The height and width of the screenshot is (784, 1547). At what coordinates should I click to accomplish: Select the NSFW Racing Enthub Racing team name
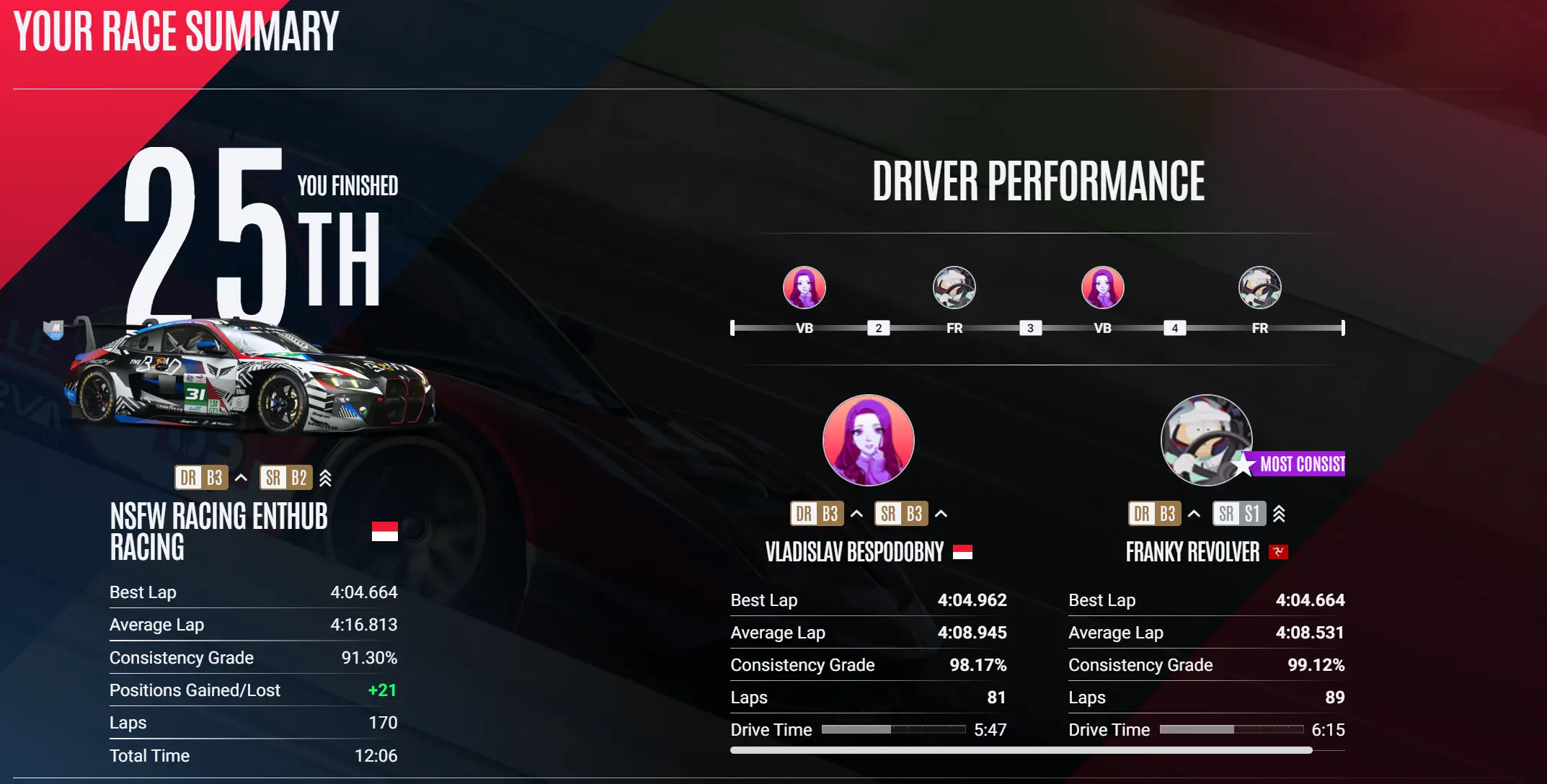pyautogui.click(x=218, y=532)
